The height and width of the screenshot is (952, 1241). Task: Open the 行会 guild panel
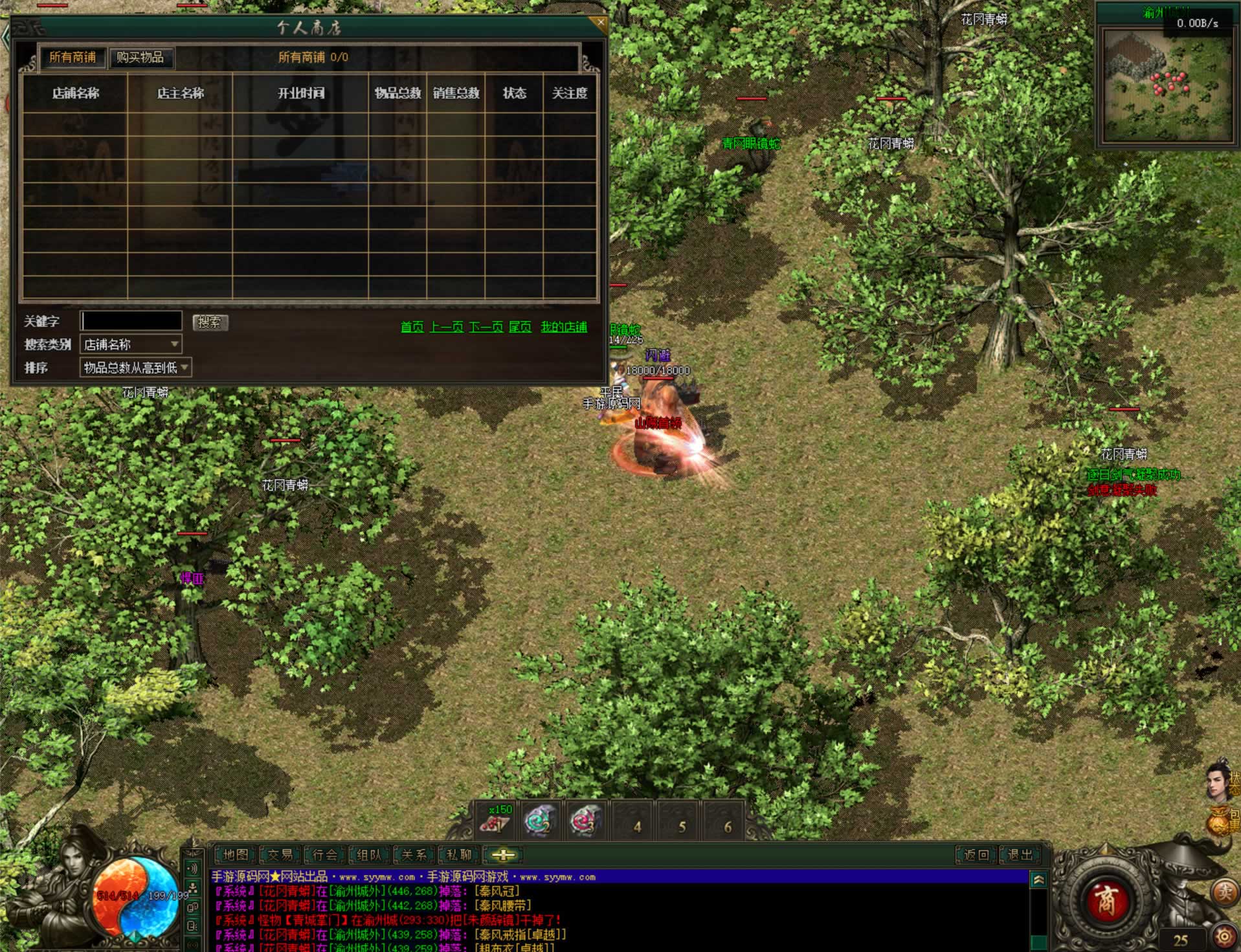click(325, 855)
